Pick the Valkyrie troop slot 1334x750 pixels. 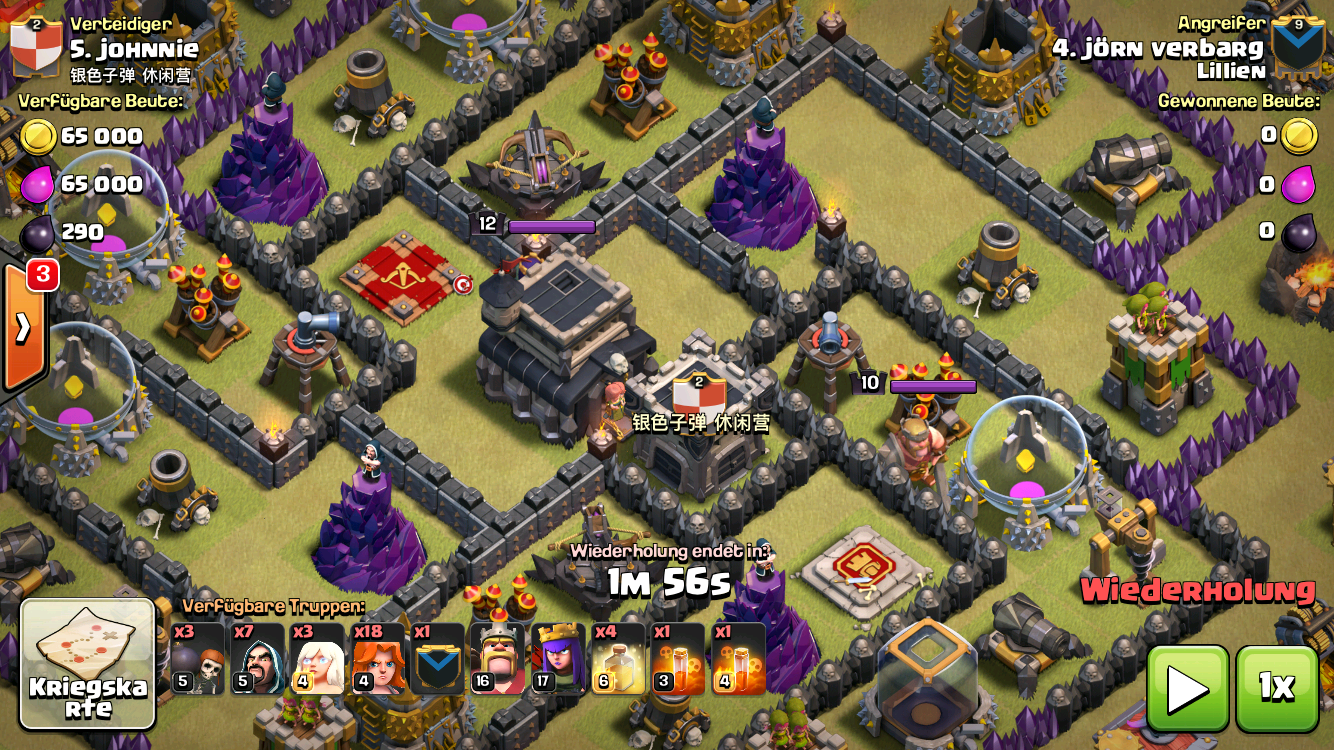point(377,659)
